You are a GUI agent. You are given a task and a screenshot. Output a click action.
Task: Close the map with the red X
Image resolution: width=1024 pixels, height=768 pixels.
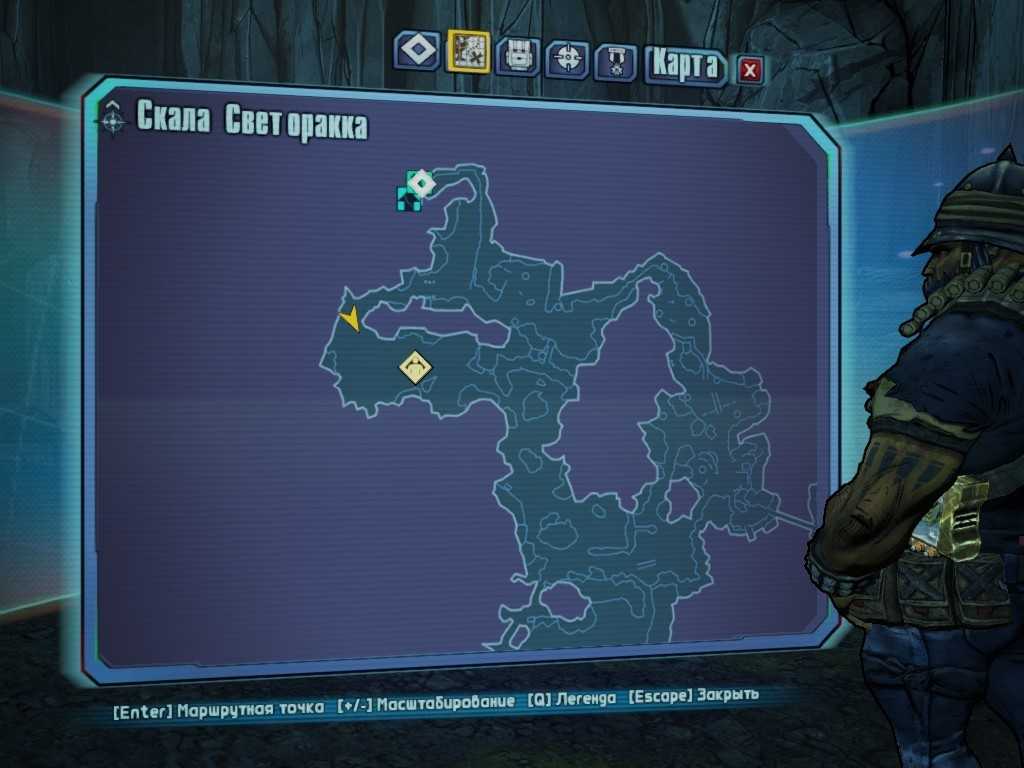(750, 70)
